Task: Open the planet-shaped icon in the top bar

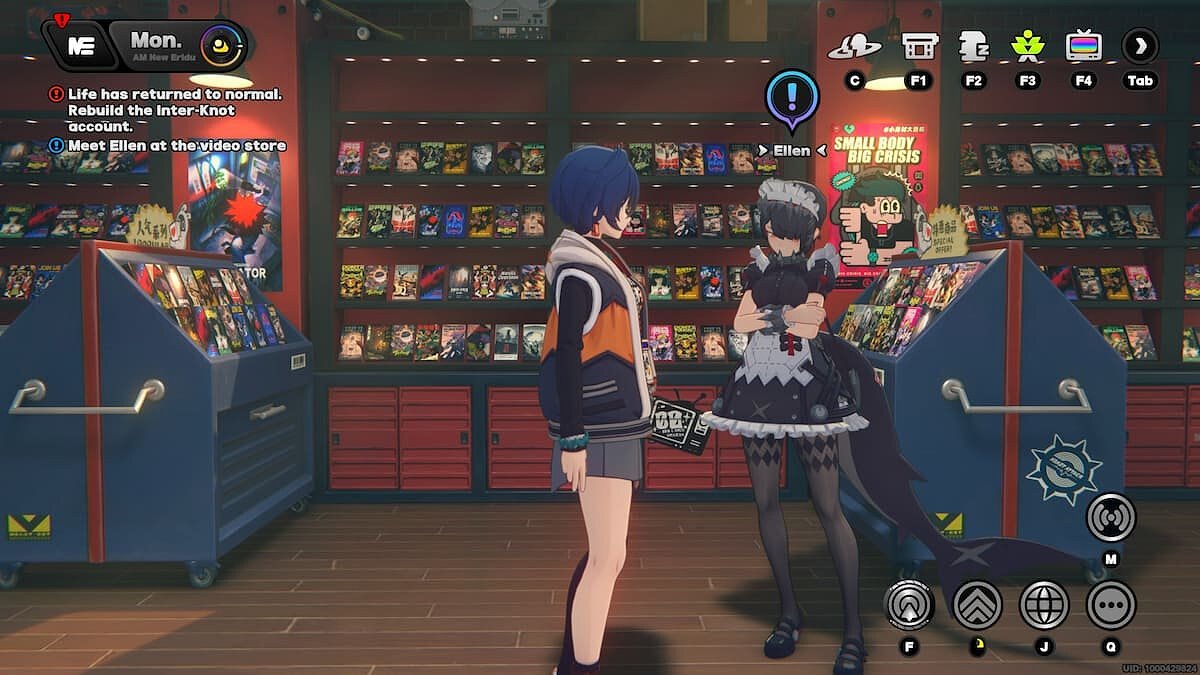Action: point(854,46)
